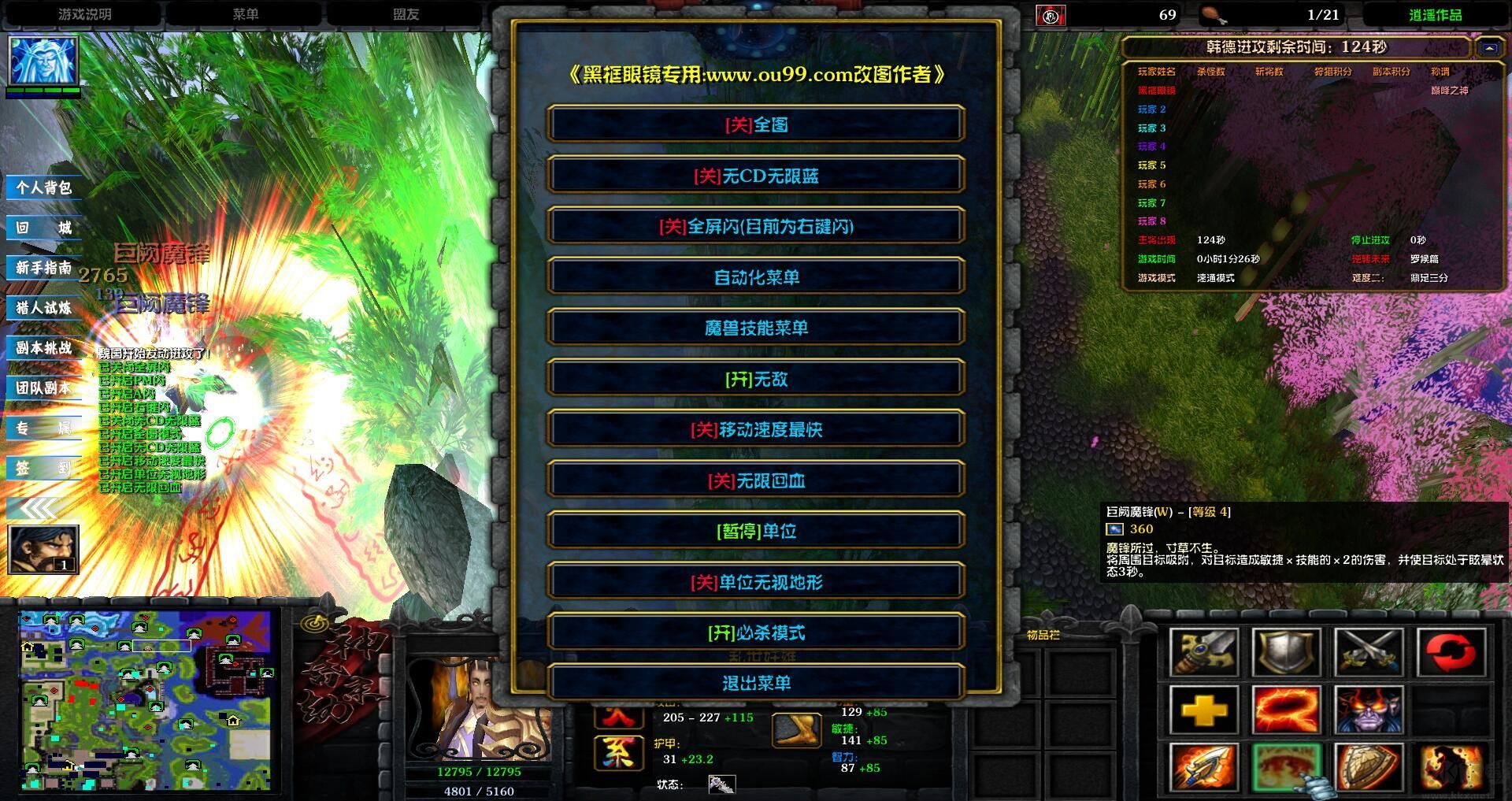Collapse the scoreboard with its arrow button
The height and width of the screenshot is (801, 1512).
1489,48
